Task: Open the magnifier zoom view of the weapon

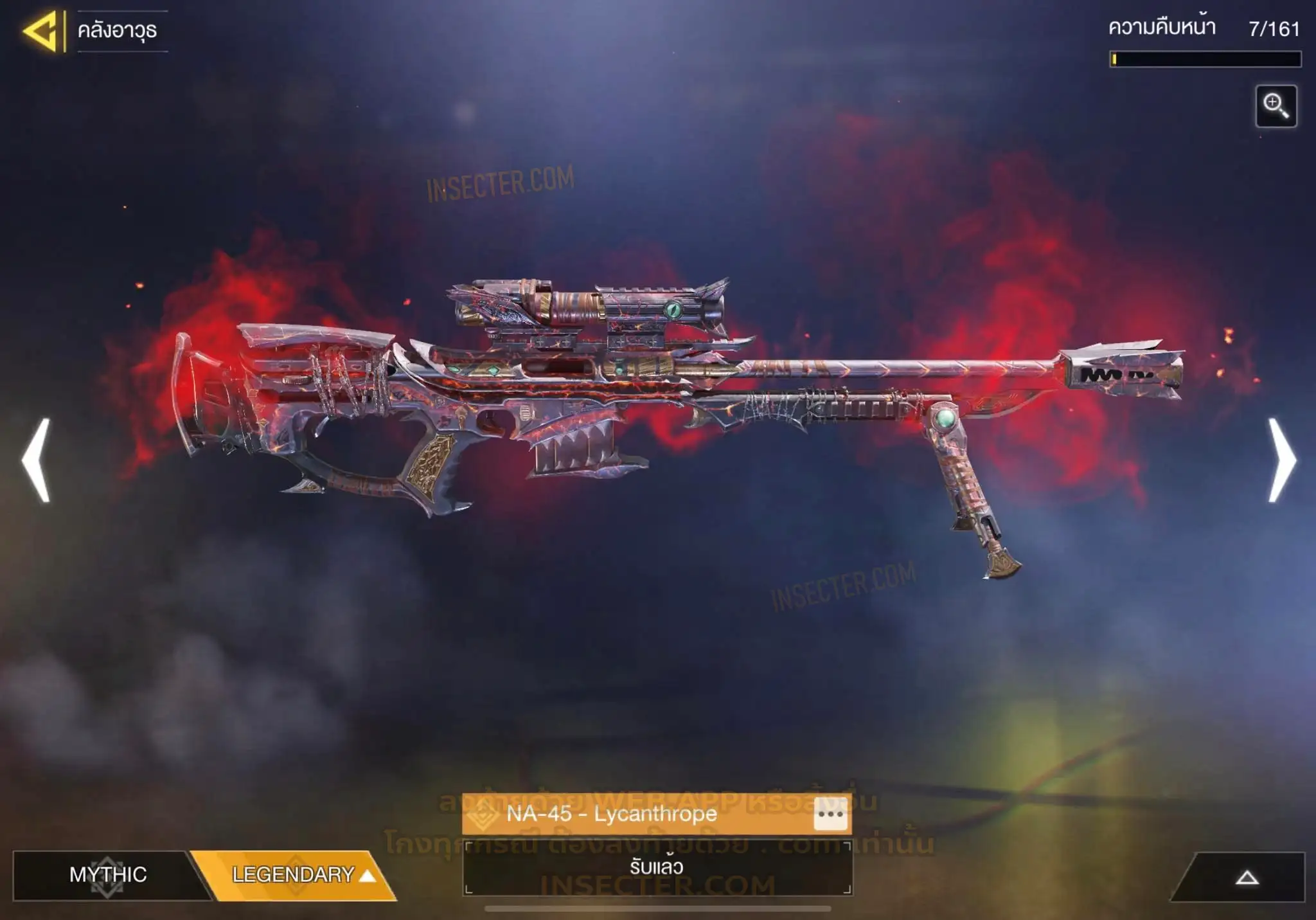Action: click(1276, 106)
